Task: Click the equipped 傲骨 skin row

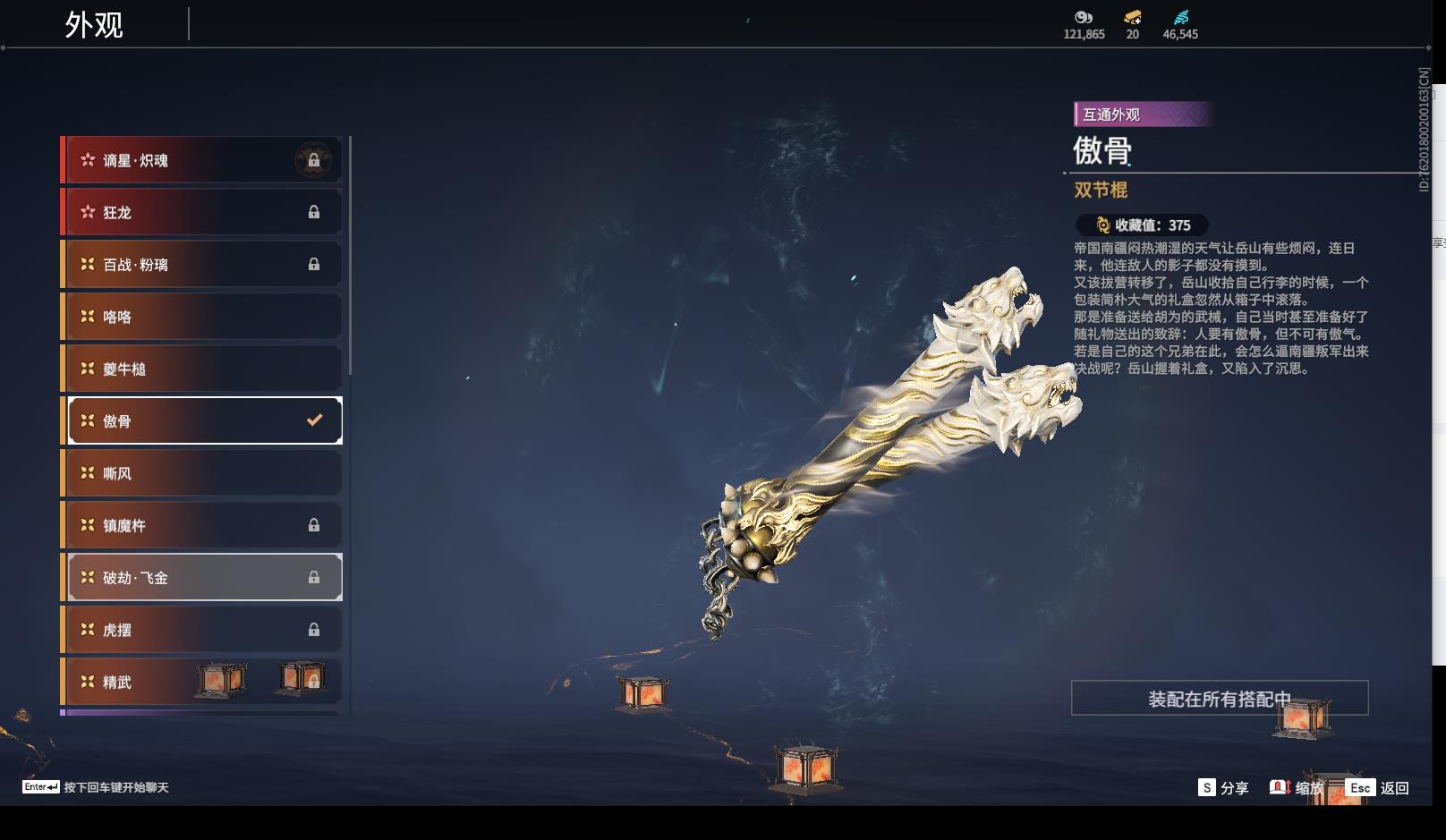Action: coord(204,420)
